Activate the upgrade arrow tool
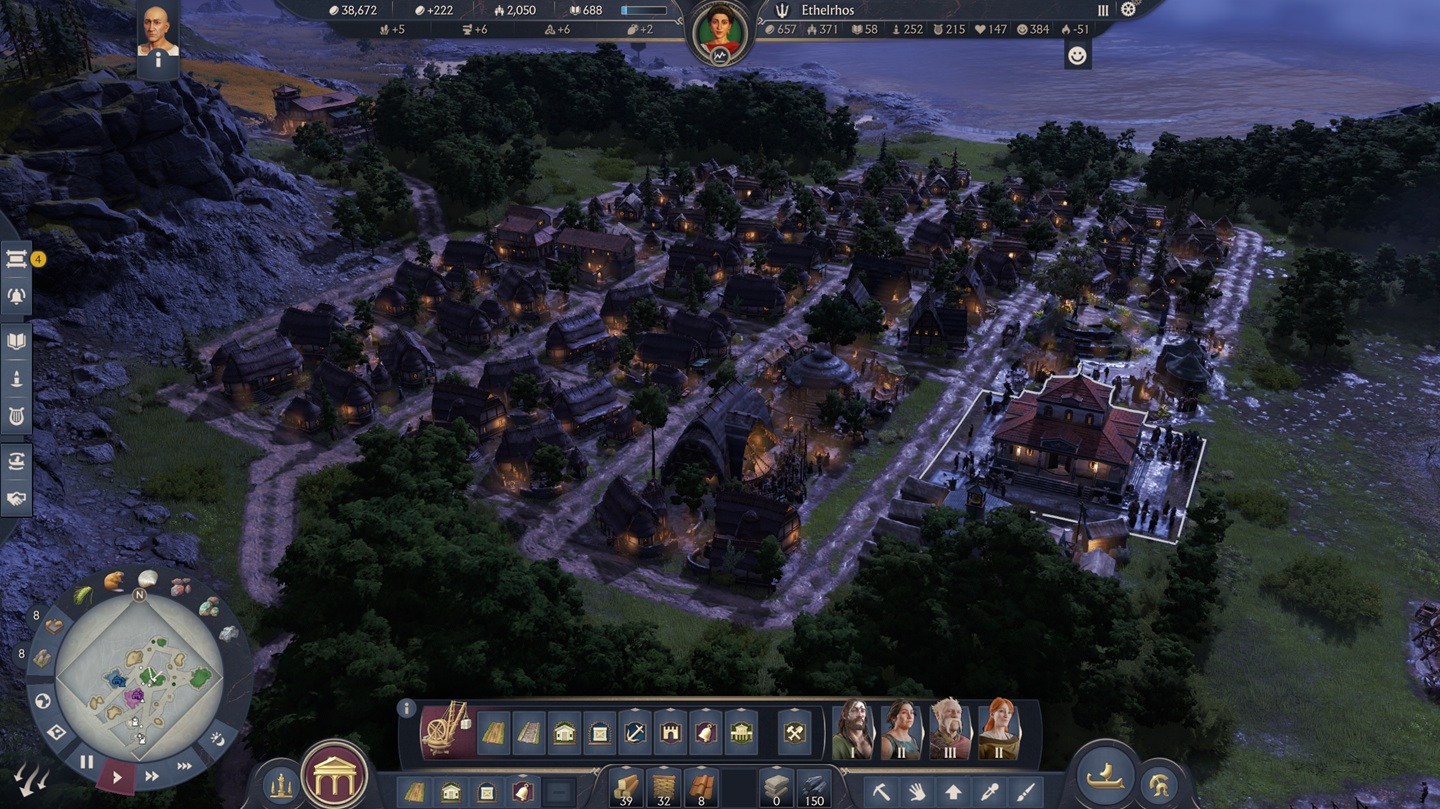Screen dimensions: 1440x809 (953, 792)
